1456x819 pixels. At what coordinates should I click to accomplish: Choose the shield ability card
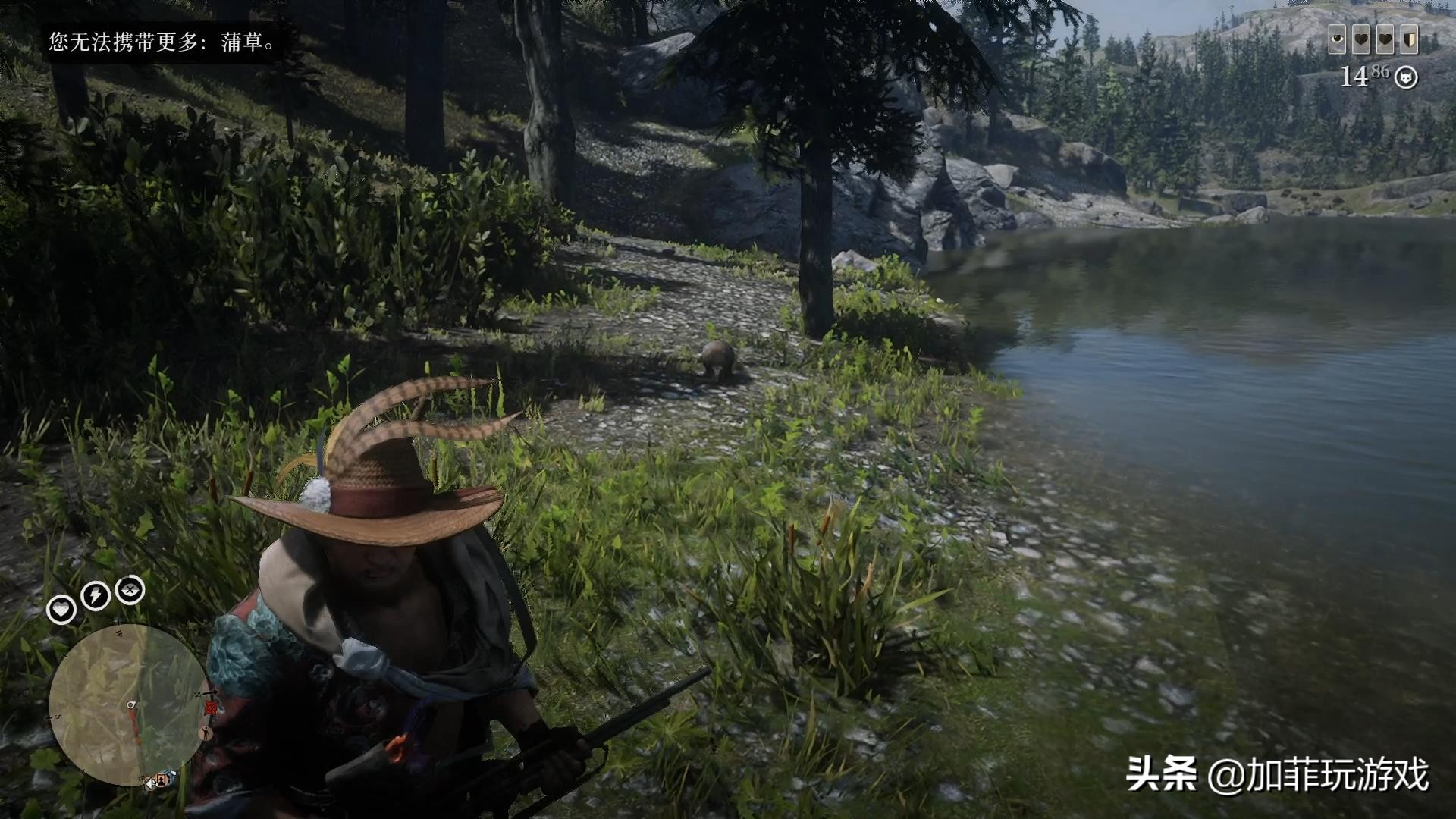coord(1409,41)
